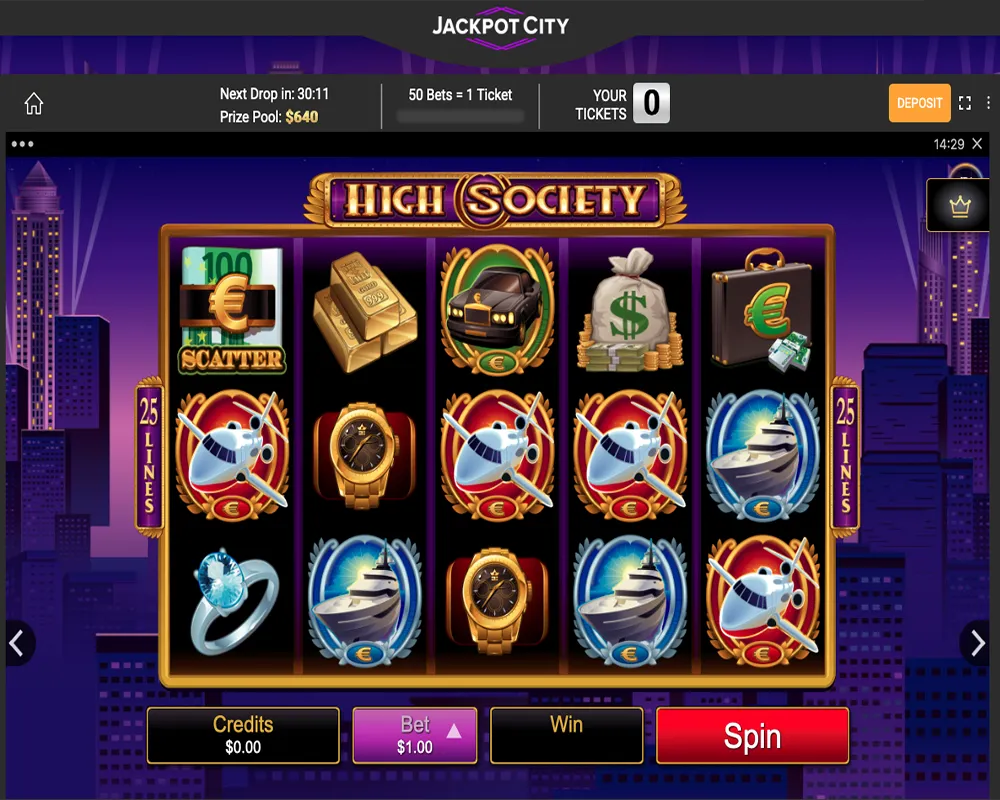The height and width of the screenshot is (800, 1000).
Task: Click the orange Deposit button
Action: [919, 103]
